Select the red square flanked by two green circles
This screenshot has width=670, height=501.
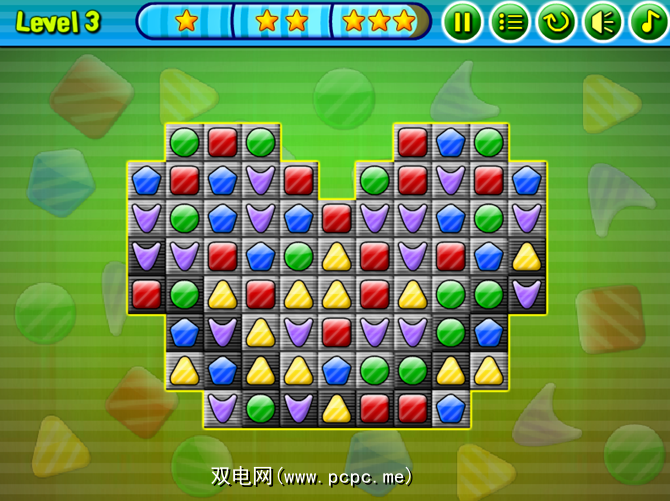click(x=222, y=141)
